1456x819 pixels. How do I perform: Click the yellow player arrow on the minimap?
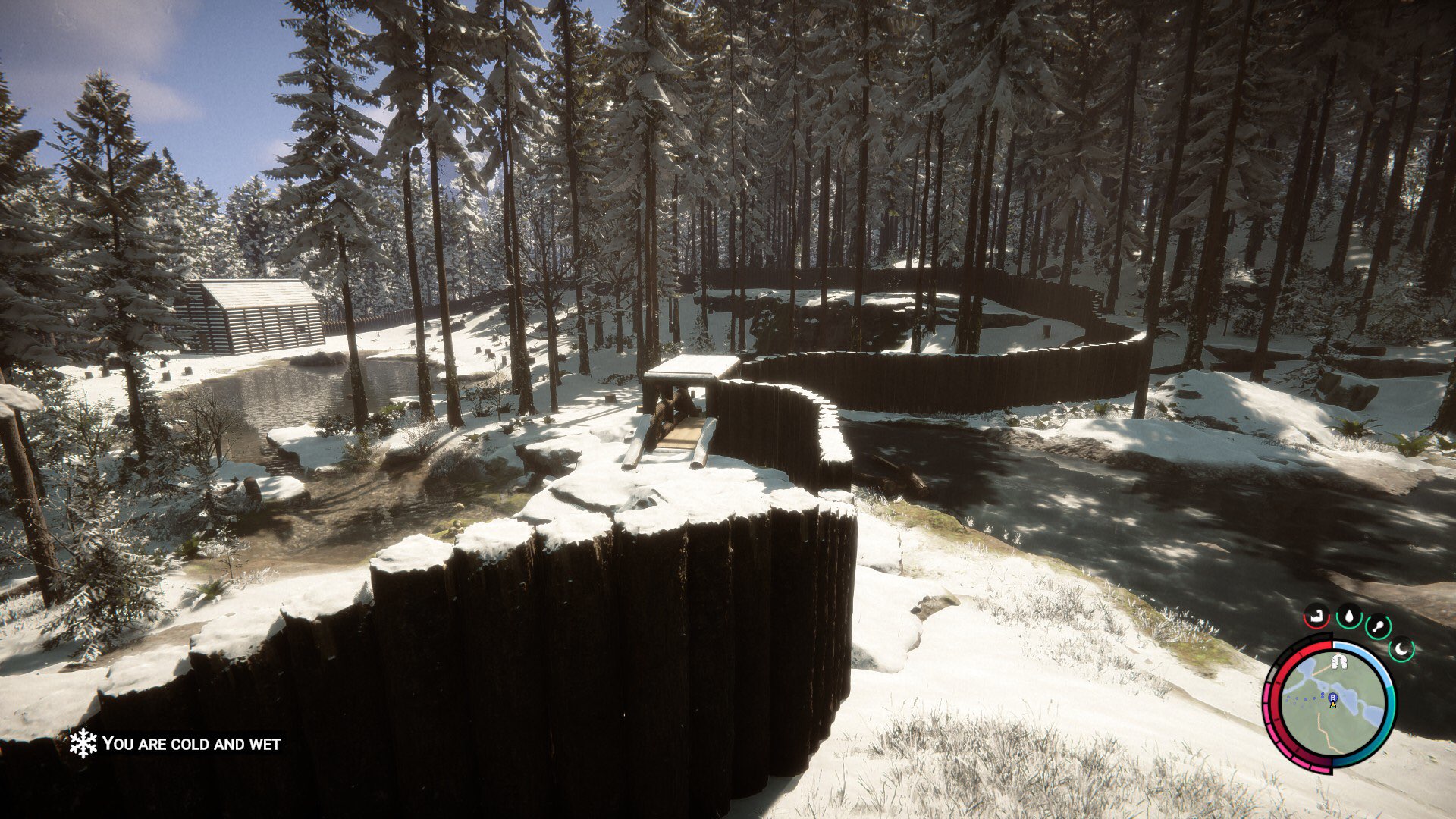[1333, 704]
